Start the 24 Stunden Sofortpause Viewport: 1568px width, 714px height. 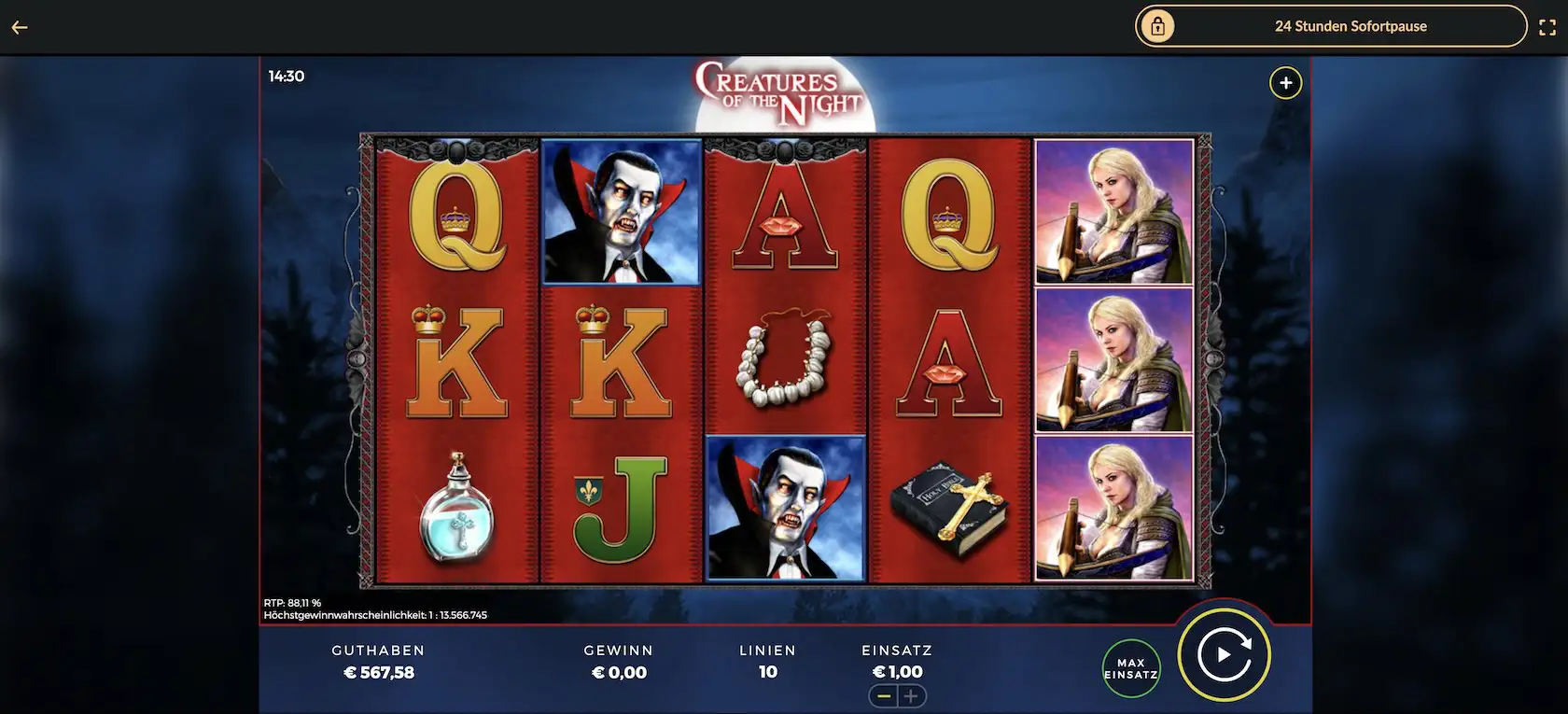pos(1330,26)
